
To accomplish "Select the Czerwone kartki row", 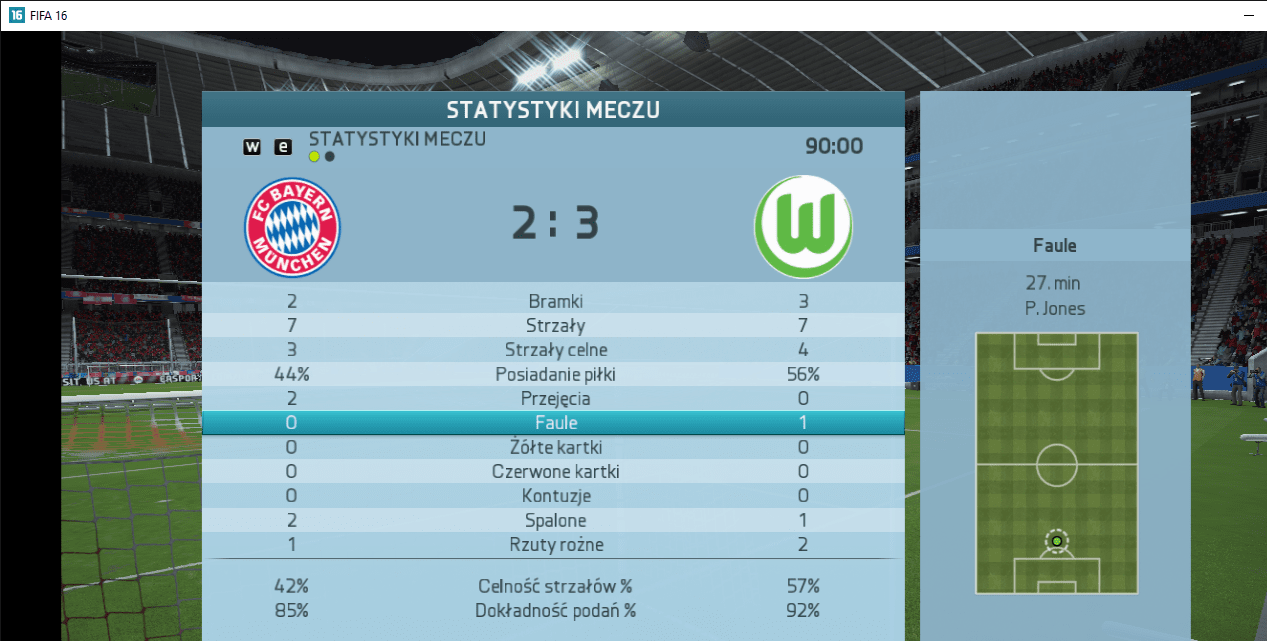I will [x=555, y=472].
